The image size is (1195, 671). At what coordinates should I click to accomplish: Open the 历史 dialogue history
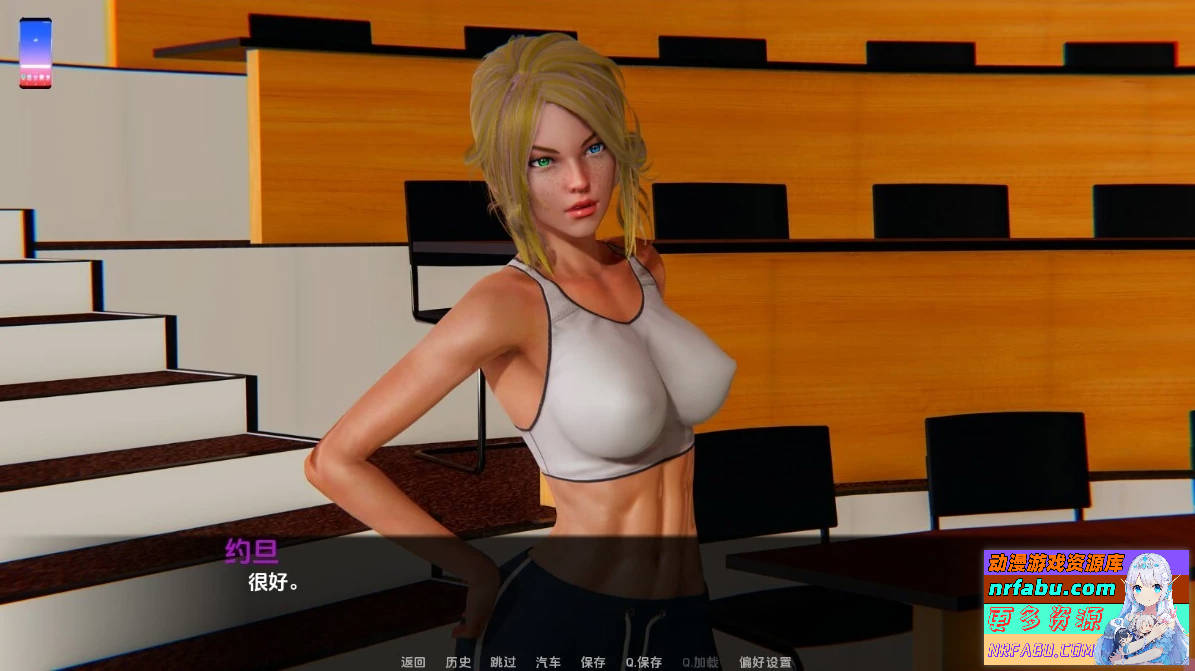tap(458, 662)
